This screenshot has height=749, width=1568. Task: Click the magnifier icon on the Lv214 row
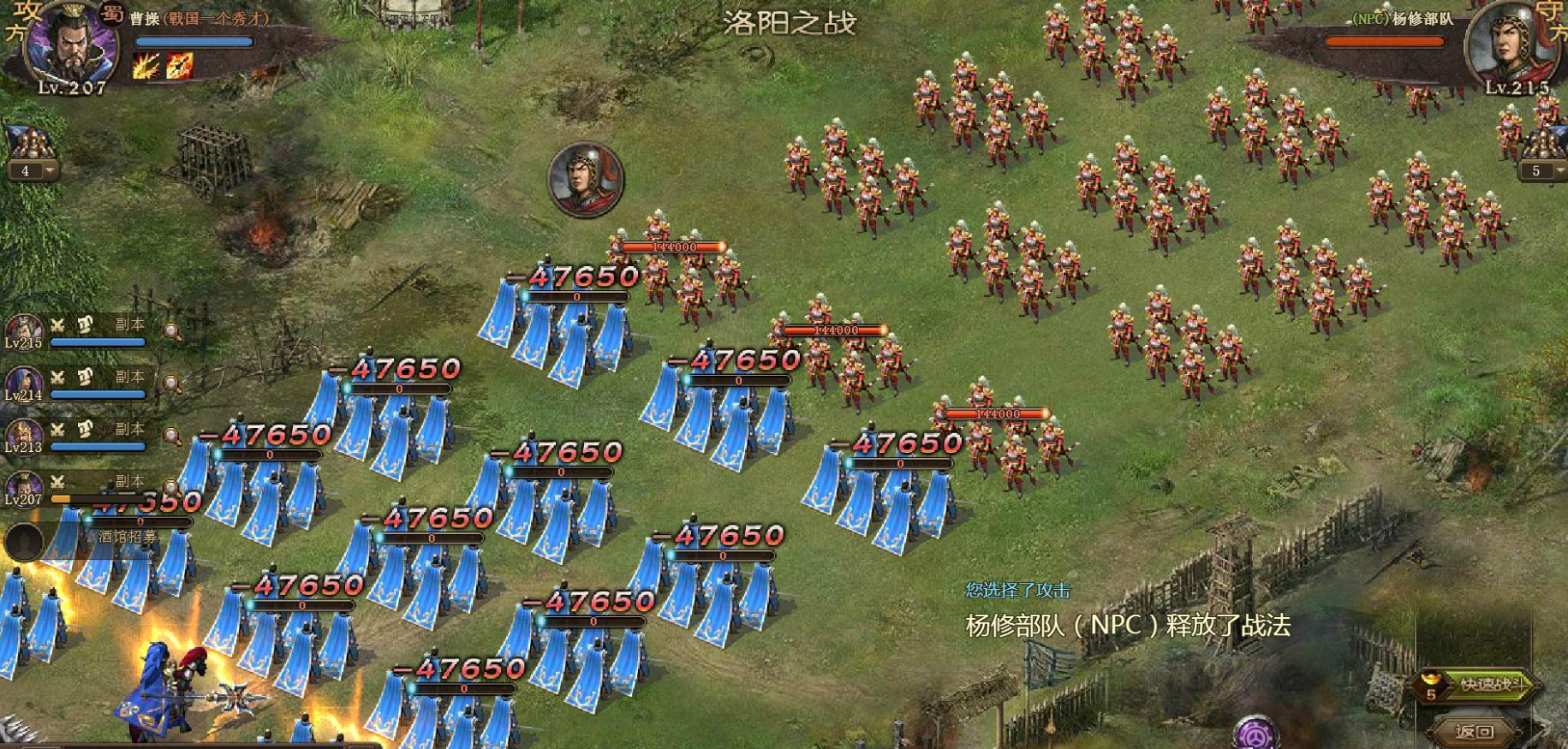point(171,383)
